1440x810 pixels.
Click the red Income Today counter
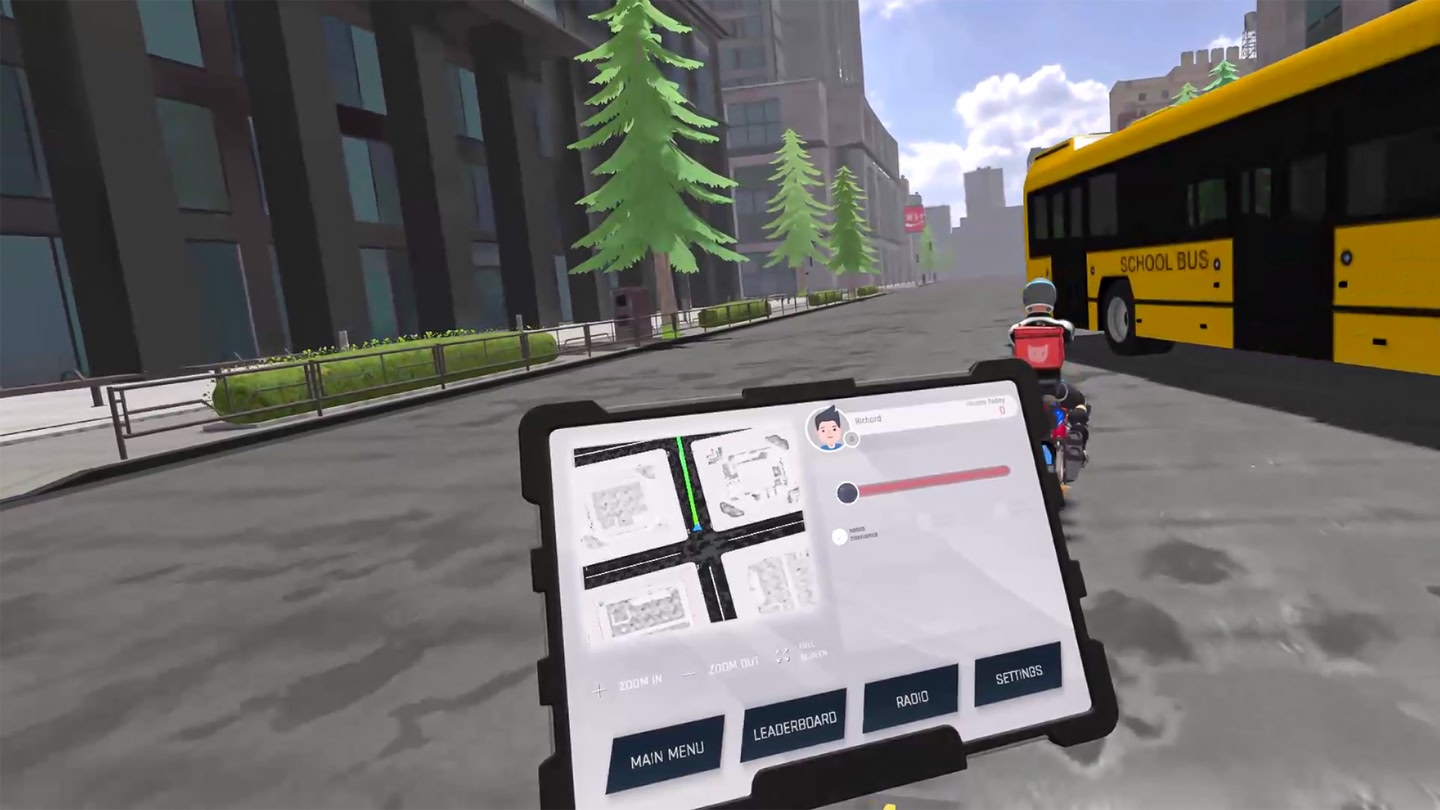(1002, 411)
